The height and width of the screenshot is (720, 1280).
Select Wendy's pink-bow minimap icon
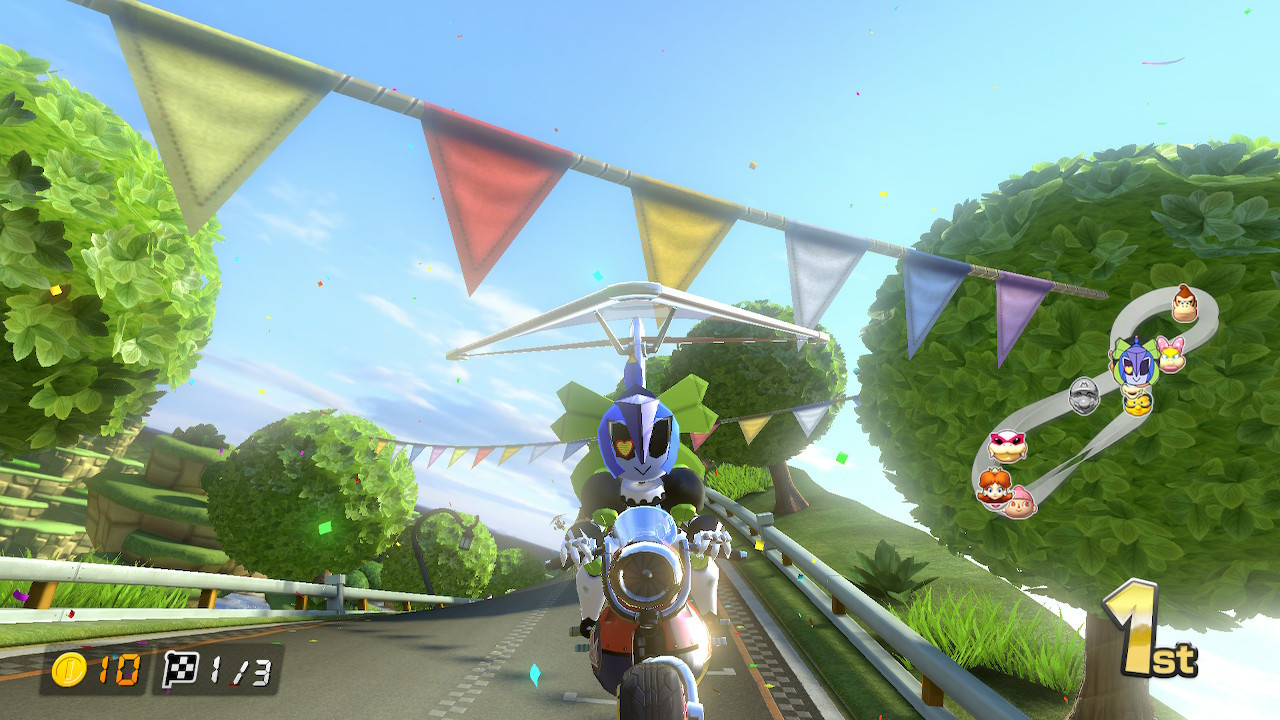1170,358
